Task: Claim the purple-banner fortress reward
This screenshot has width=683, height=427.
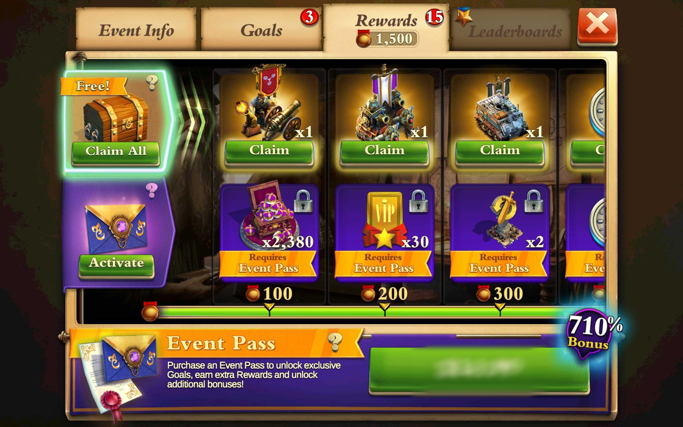Action: [x=384, y=151]
